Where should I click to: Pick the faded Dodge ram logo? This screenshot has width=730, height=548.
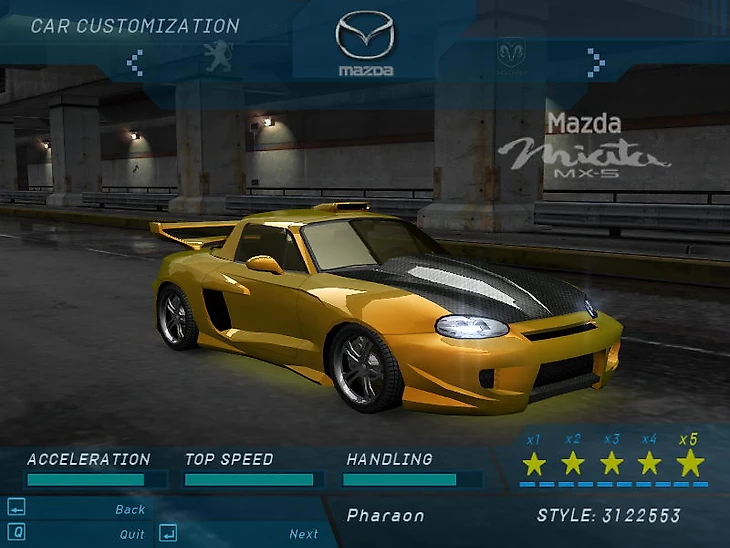tap(511, 53)
